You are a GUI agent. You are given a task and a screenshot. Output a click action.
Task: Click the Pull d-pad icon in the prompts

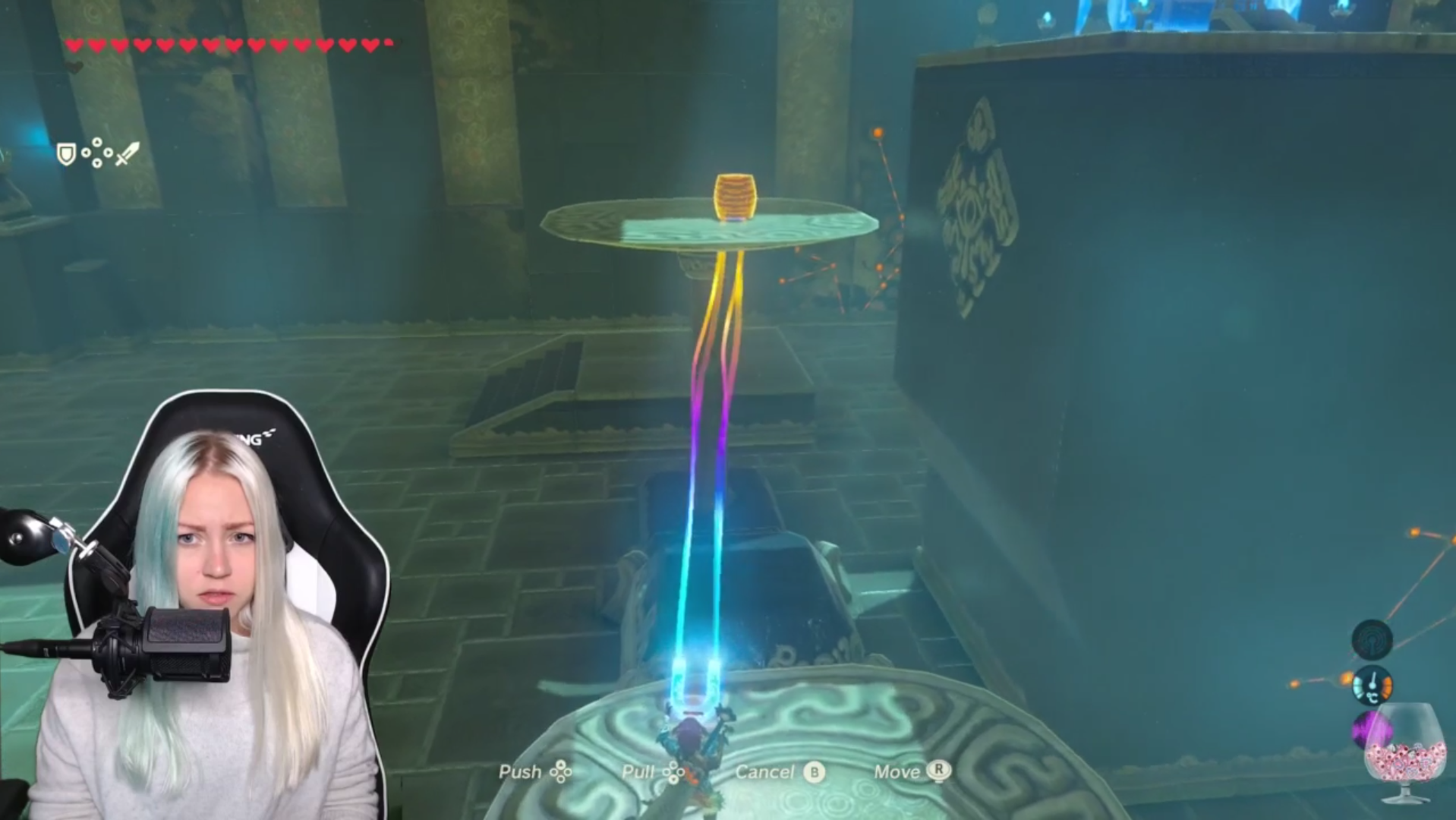[674, 771]
